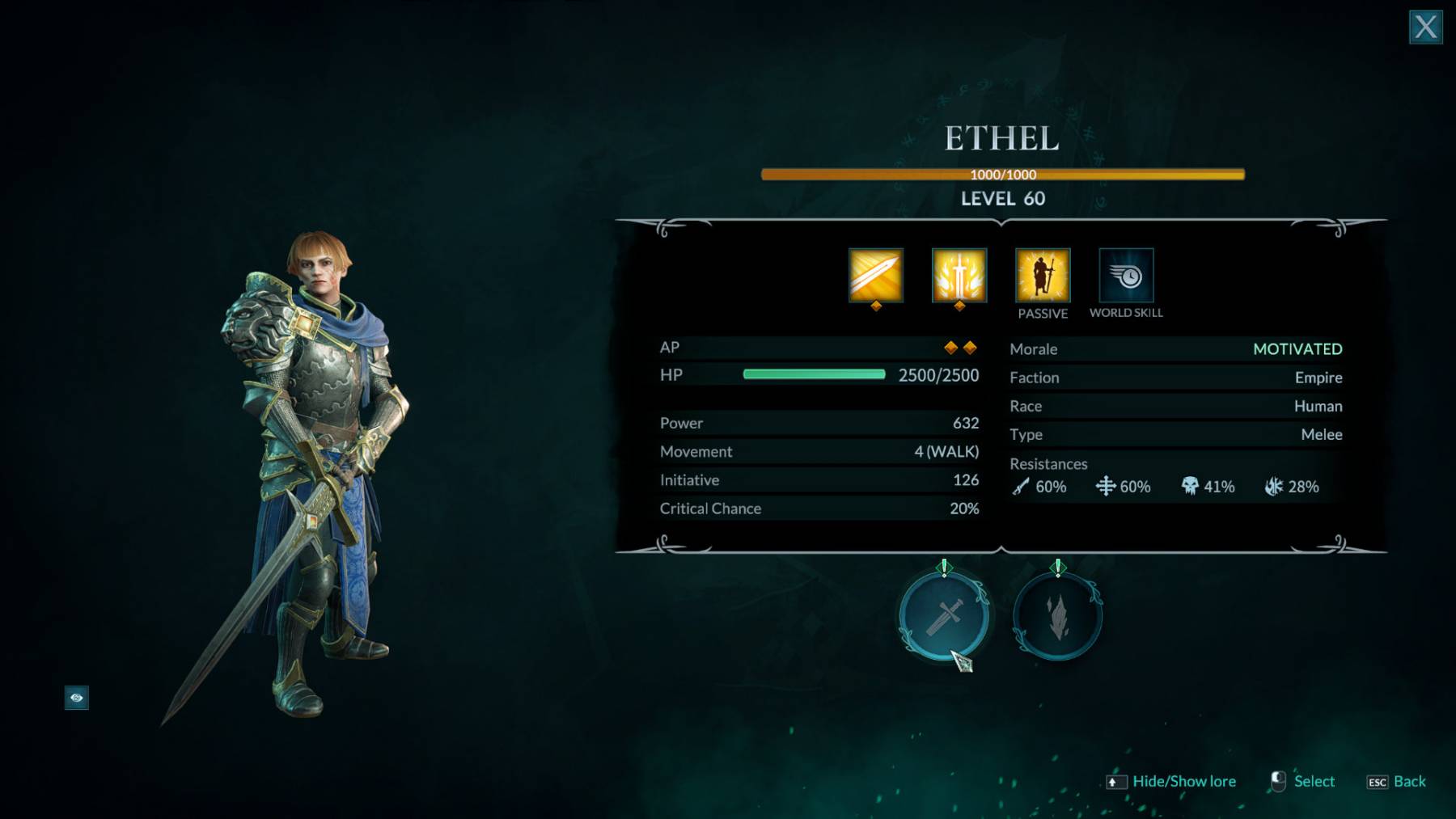Click the Back button label
This screenshot has width=1456, height=819.
pyautogui.click(x=1409, y=782)
